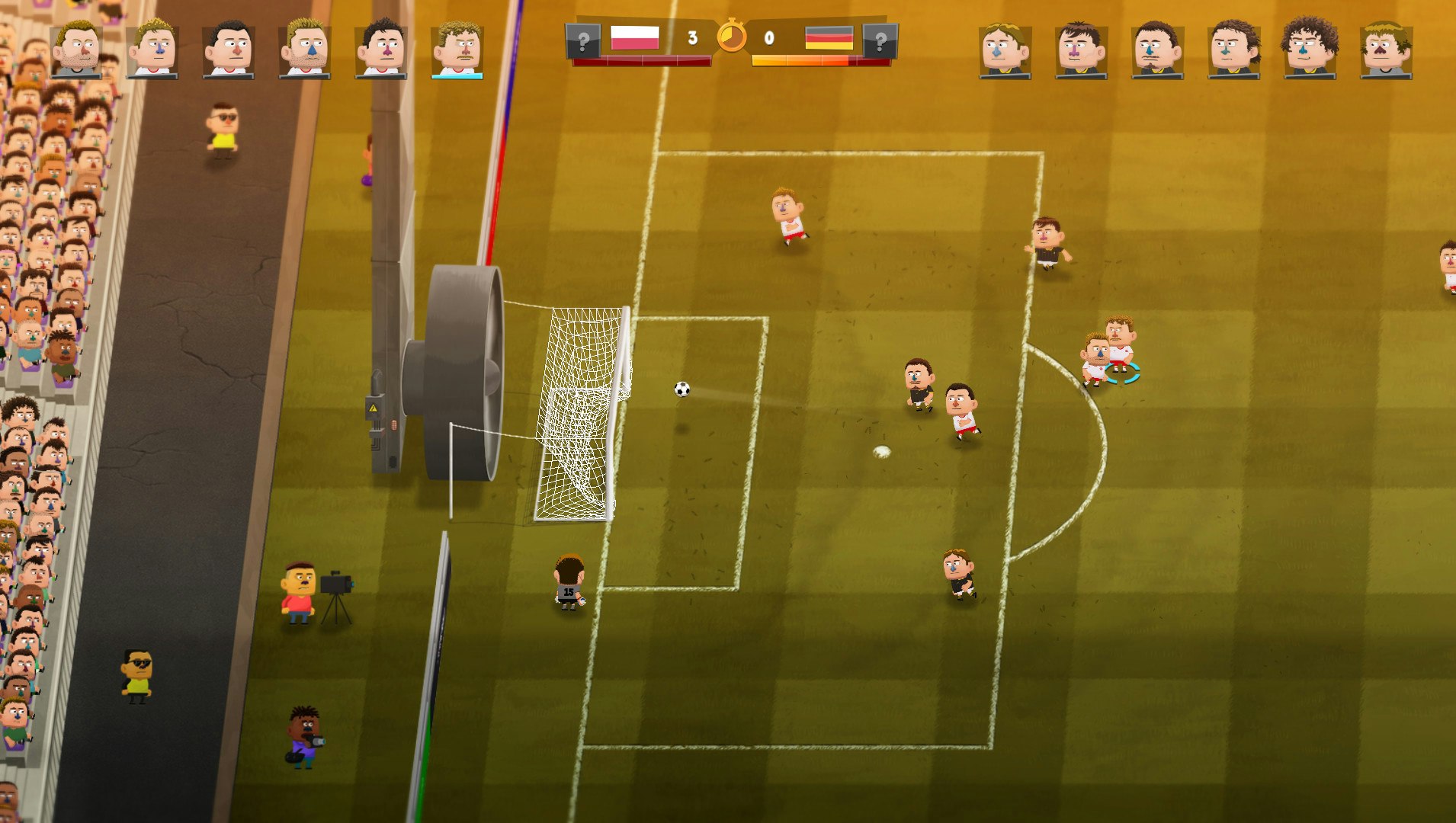Click the Germany score number 0
The width and height of the screenshot is (1456, 823).
pos(768,37)
